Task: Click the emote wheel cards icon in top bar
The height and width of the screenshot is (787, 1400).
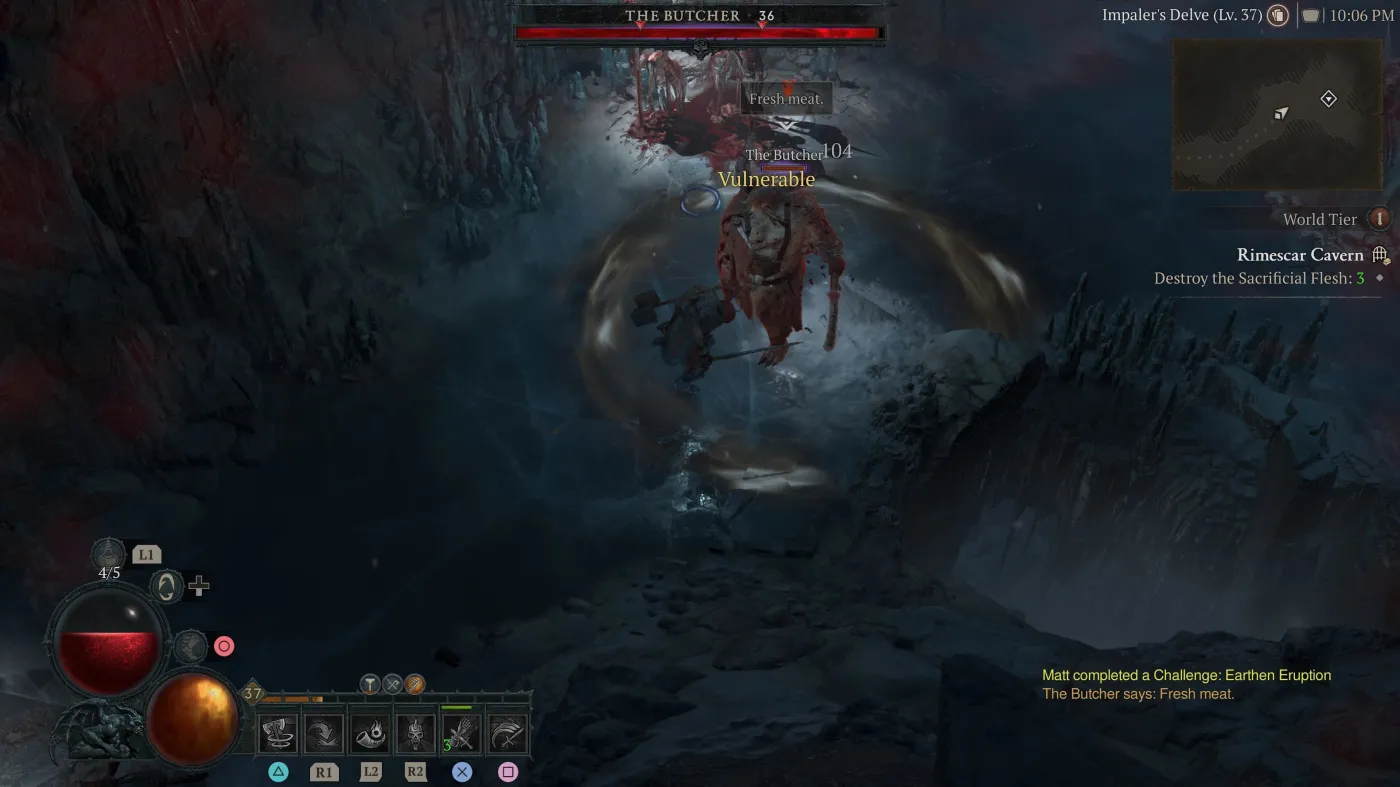Action: coord(1278,15)
